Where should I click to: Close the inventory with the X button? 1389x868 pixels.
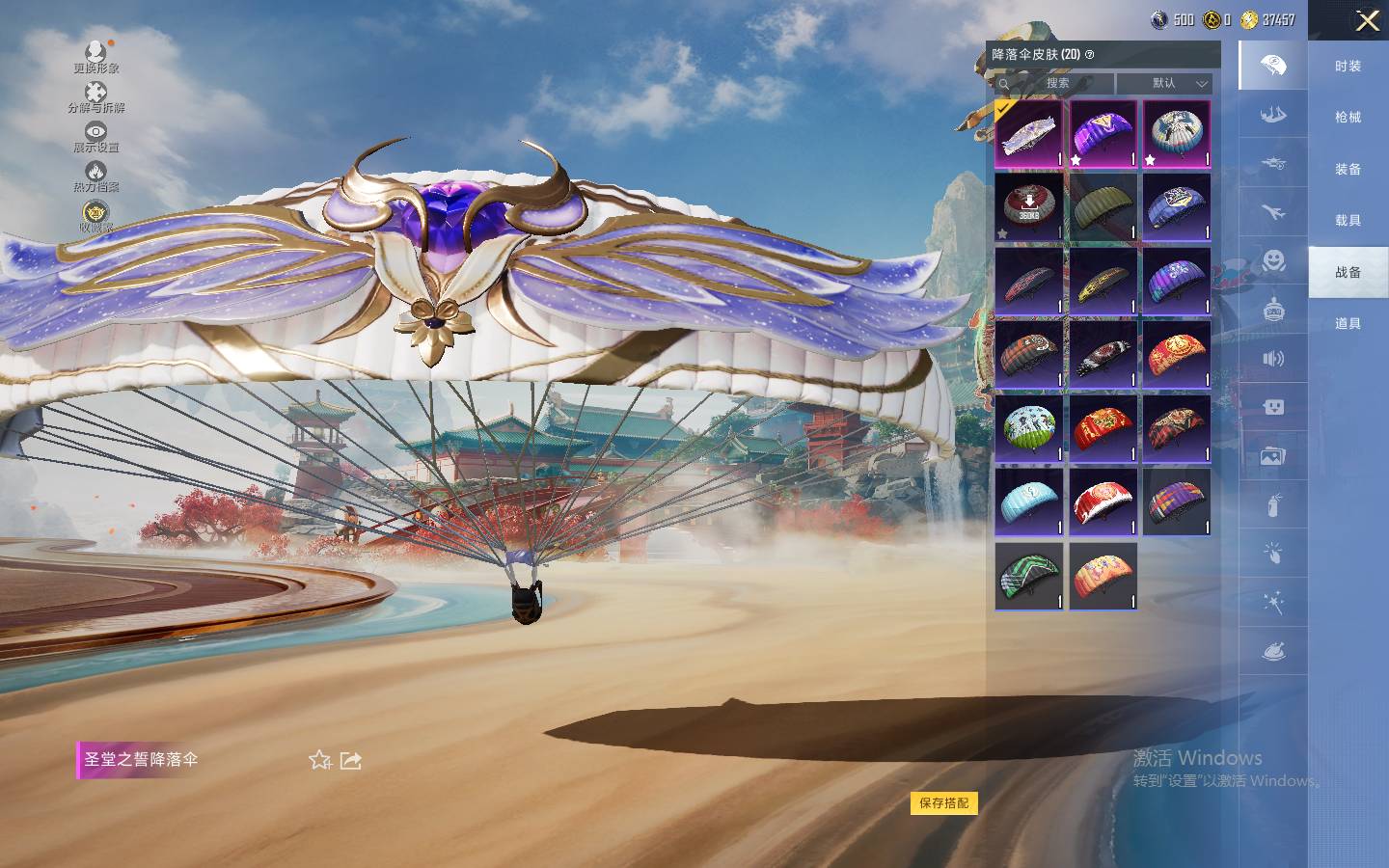pos(1367,20)
